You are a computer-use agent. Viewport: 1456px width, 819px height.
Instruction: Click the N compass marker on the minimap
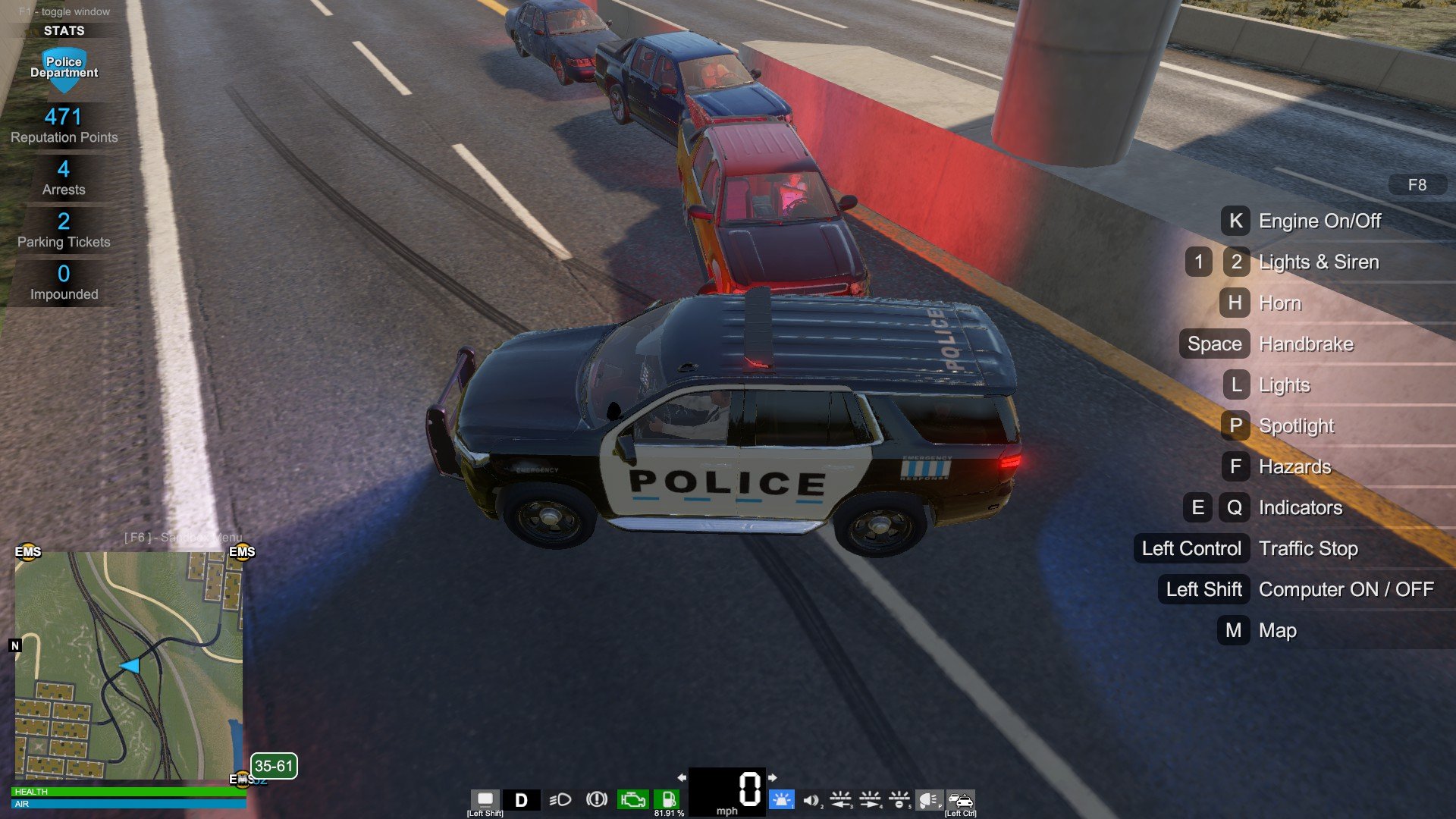[x=15, y=645]
